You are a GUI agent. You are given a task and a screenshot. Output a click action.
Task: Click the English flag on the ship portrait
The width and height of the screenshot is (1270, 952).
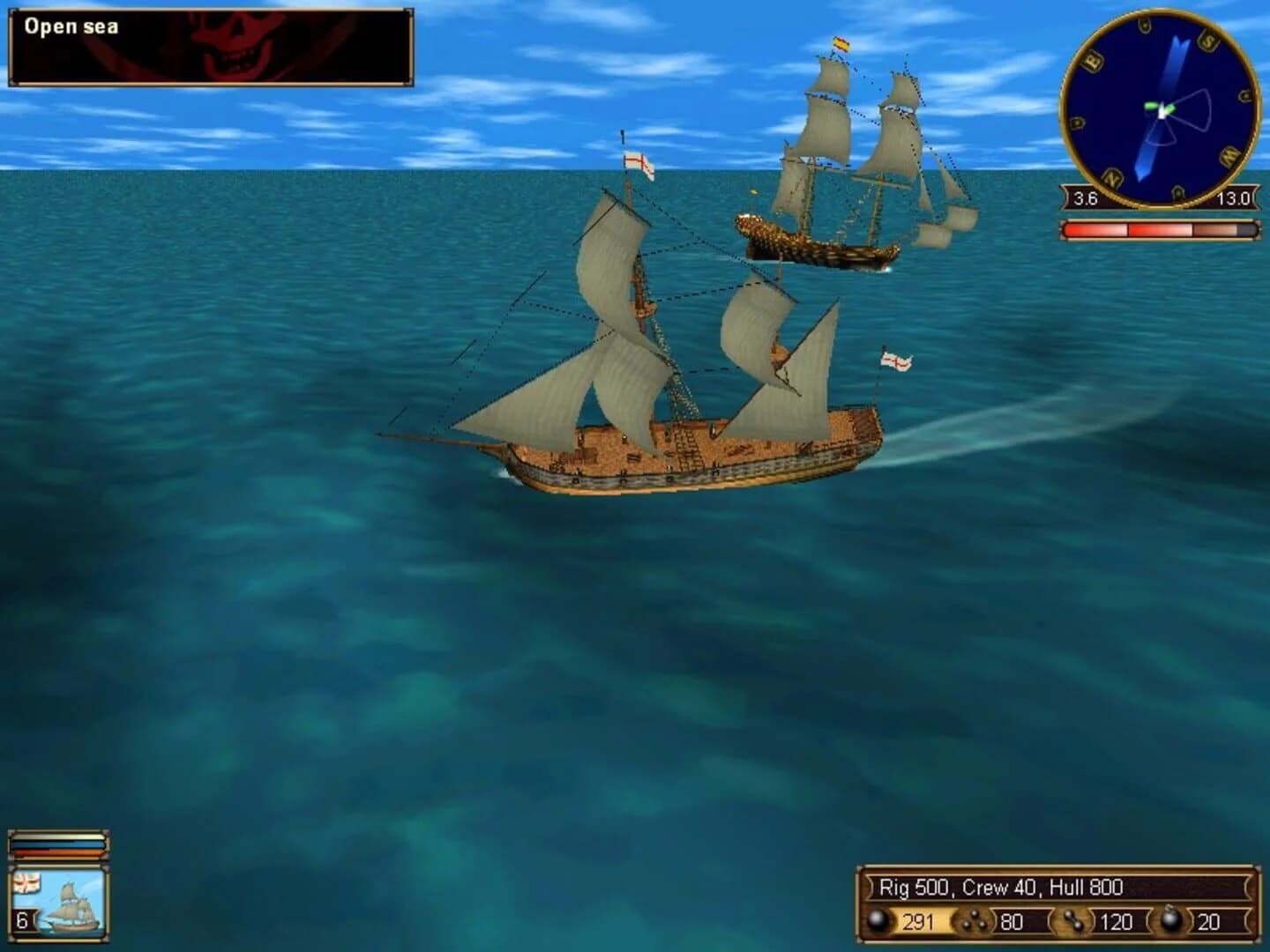tap(26, 881)
